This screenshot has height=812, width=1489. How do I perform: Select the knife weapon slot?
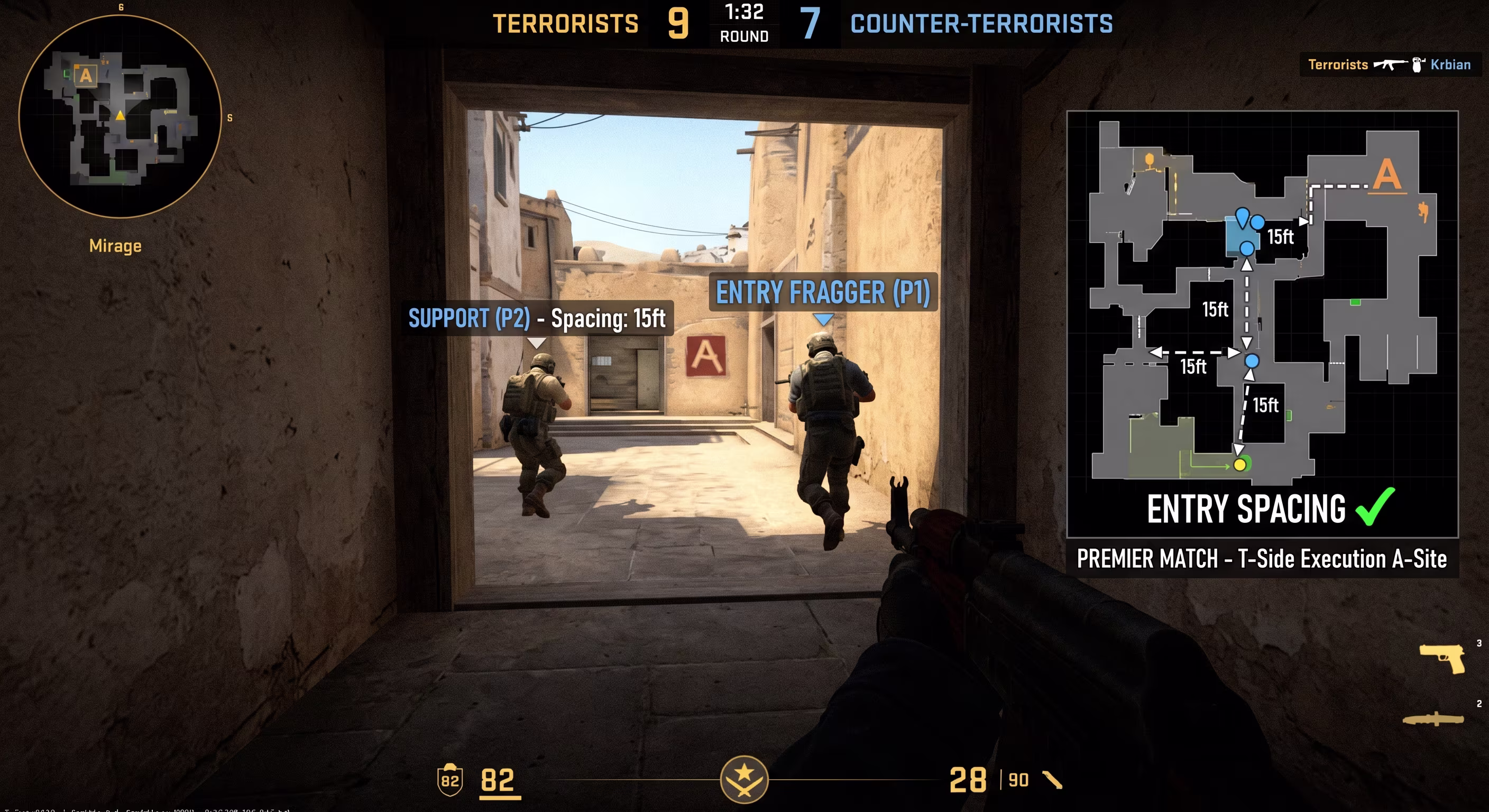click(x=1433, y=719)
